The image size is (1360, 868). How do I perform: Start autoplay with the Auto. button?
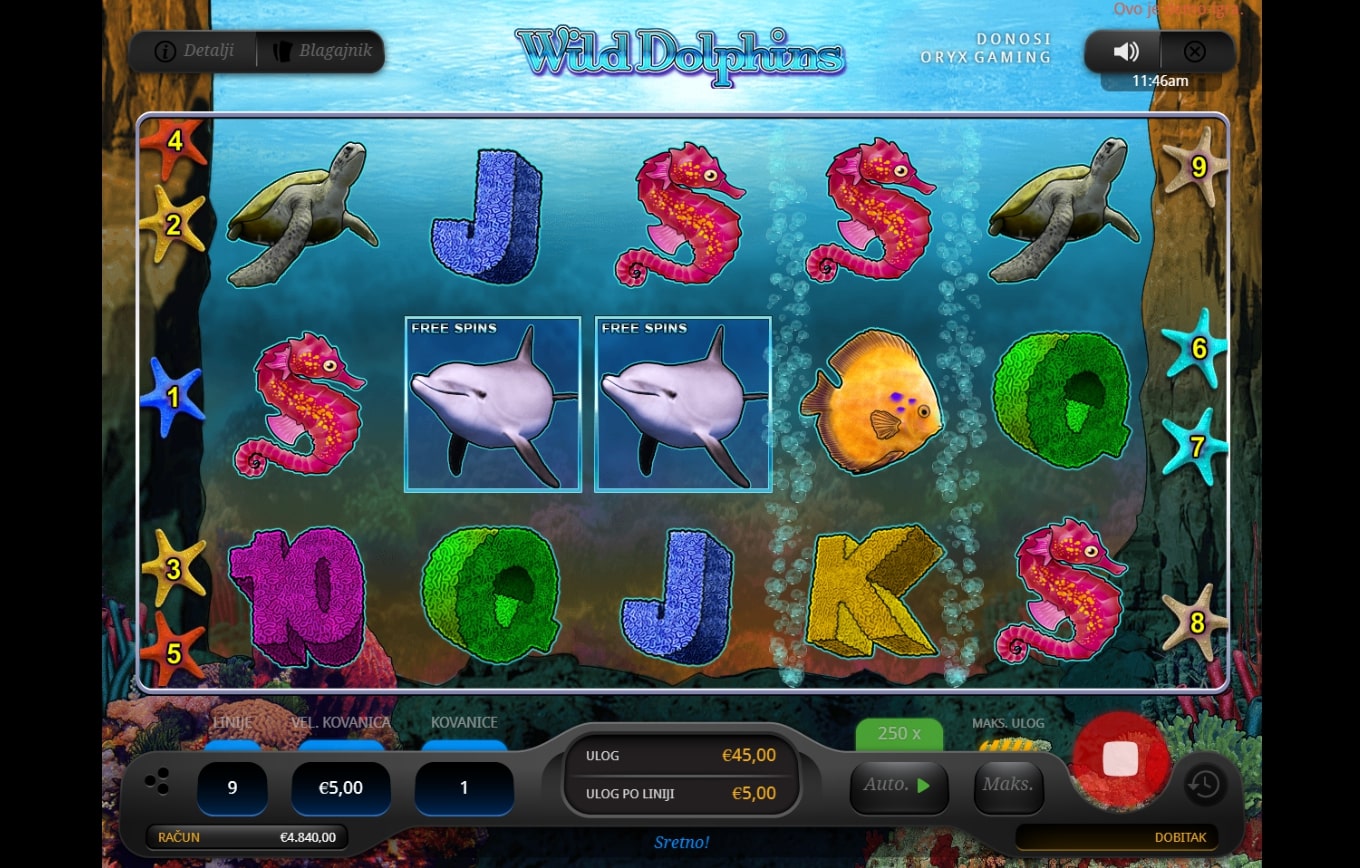click(897, 785)
